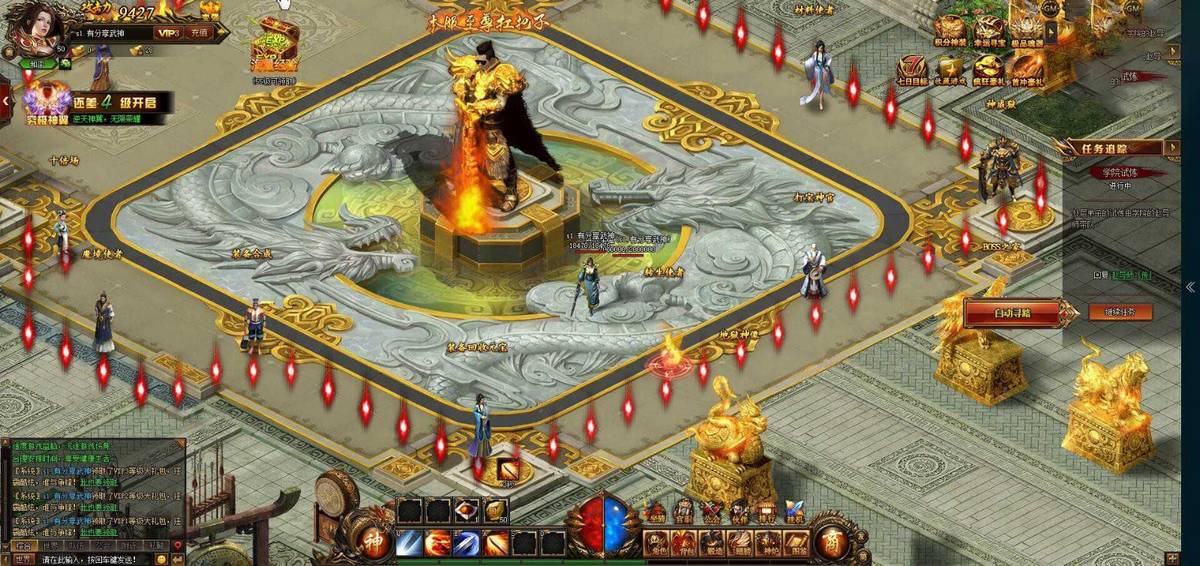This screenshot has height=566, width=1200.
Task: Expand the 任务追踪 quest tracker arrow
Action: point(1172,148)
